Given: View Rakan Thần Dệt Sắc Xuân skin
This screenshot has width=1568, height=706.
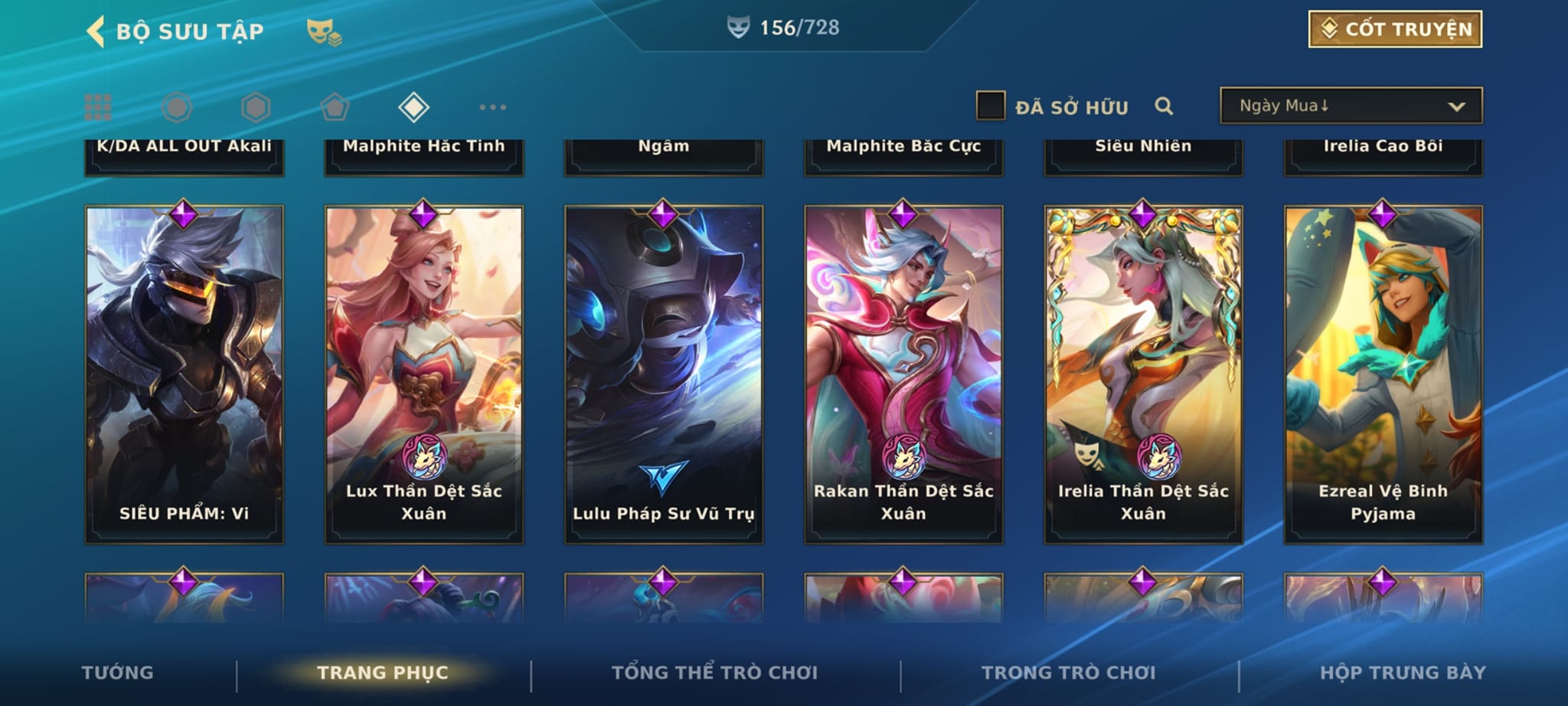Looking at the screenshot, I should (x=903, y=374).
